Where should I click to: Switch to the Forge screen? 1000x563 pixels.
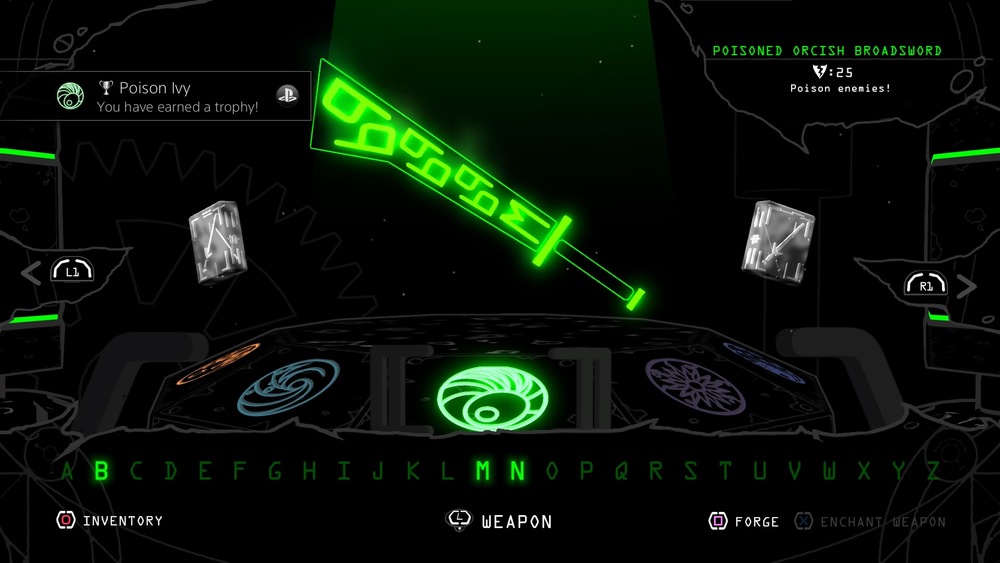pyautogui.click(x=747, y=521)
